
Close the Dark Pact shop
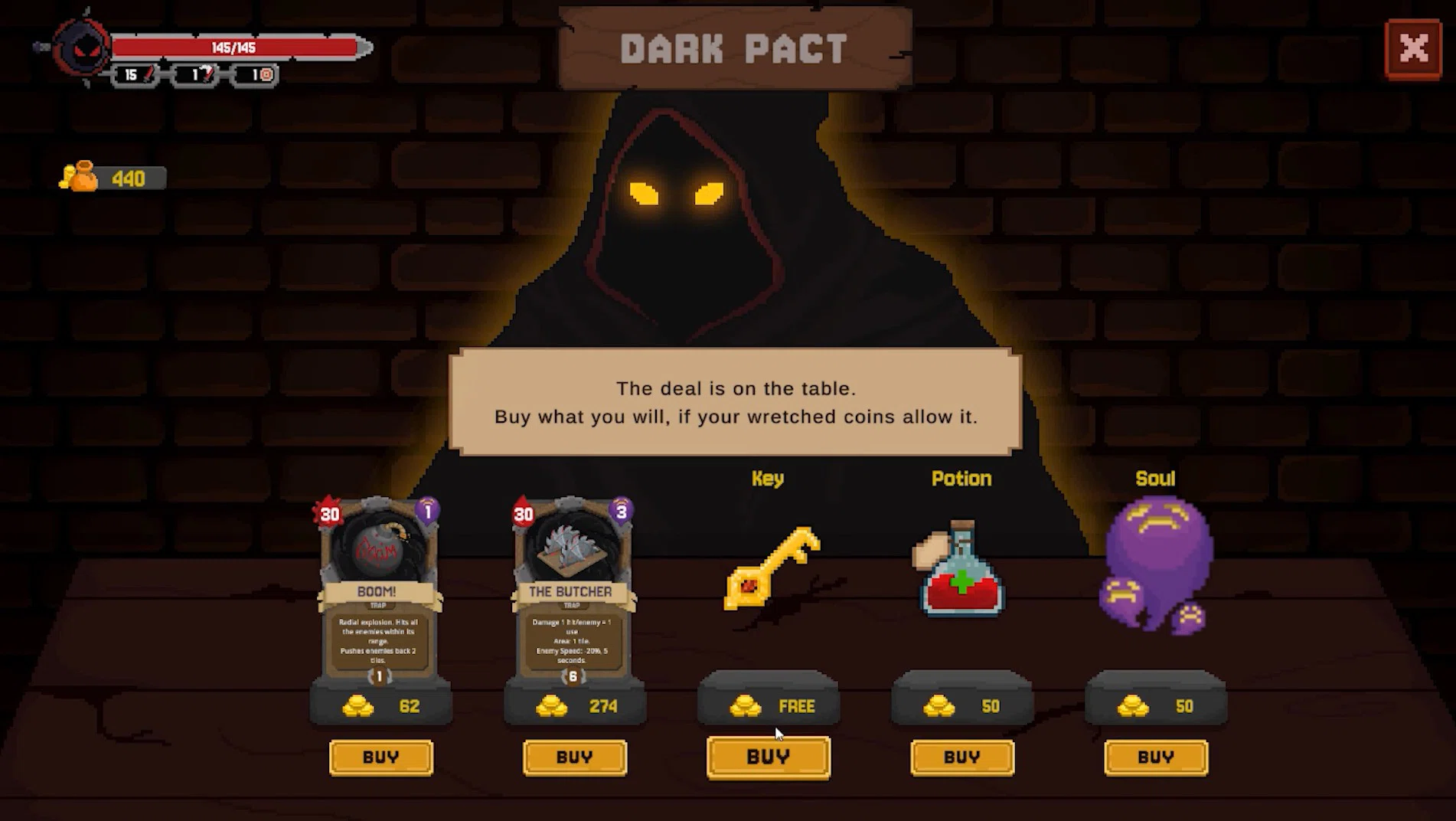[x=1413, y=50]
